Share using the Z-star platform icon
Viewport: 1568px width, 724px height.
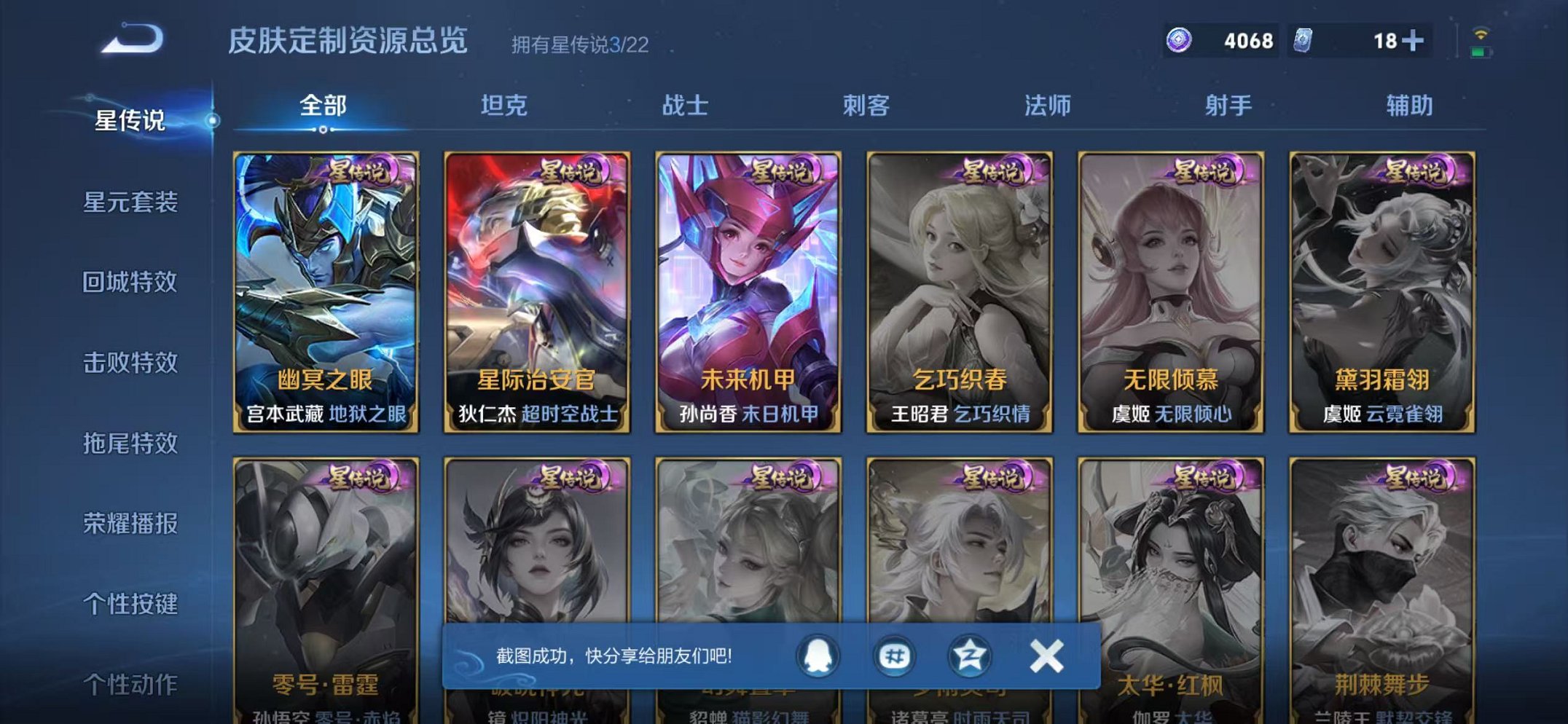(969, 654)
